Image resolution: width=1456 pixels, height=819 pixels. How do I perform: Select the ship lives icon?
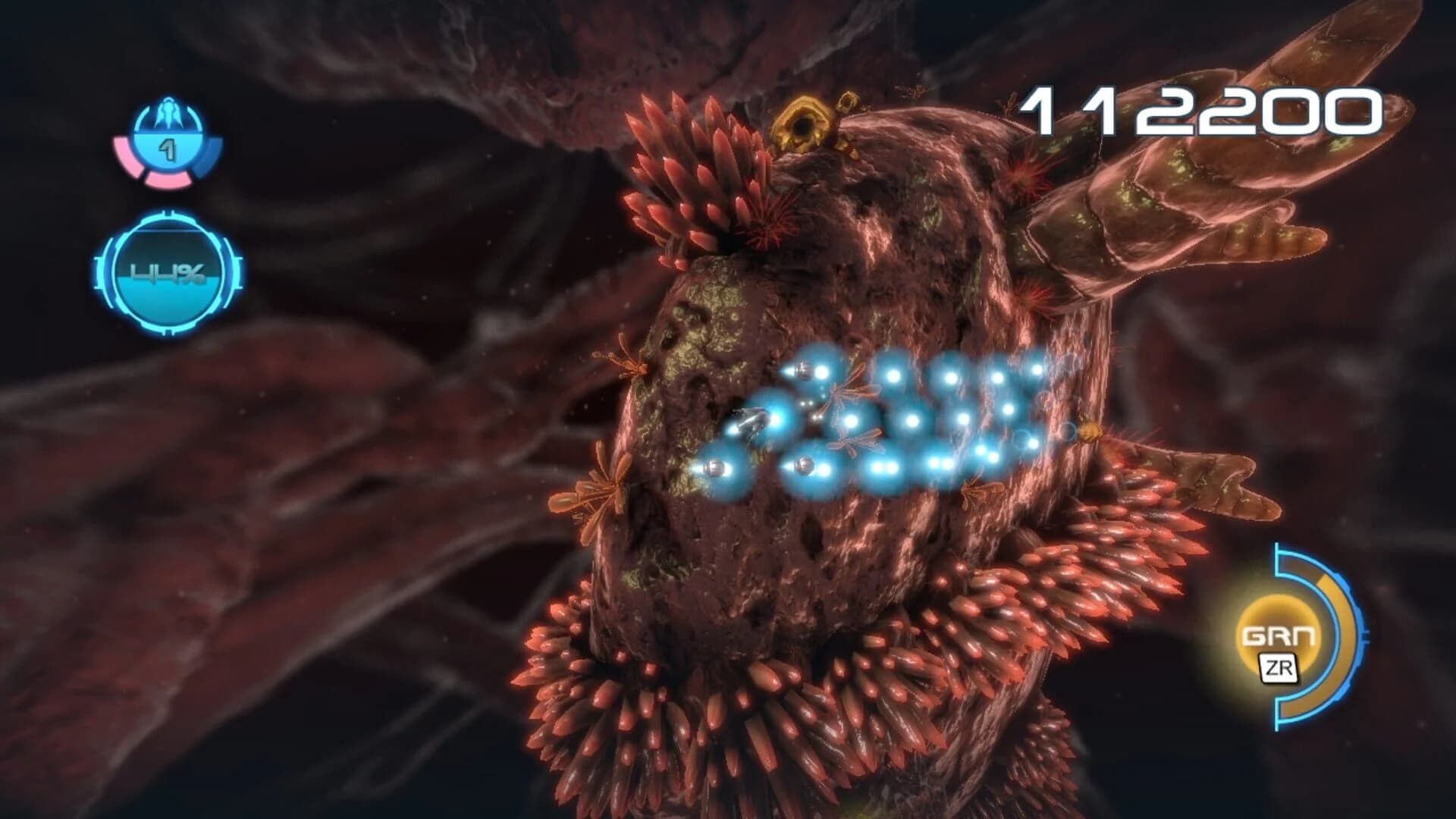(167, 114)
